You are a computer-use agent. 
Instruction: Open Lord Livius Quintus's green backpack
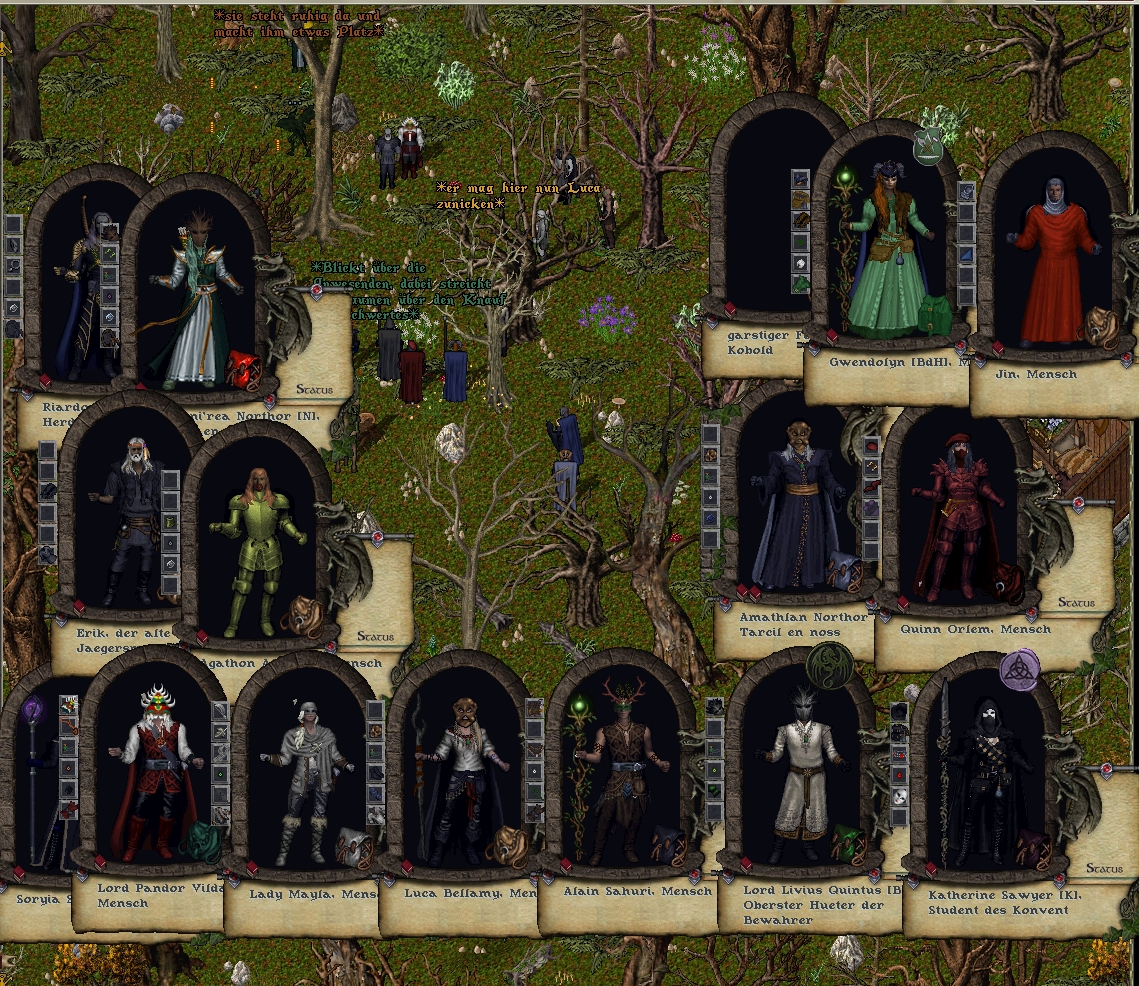pos(848,846)
